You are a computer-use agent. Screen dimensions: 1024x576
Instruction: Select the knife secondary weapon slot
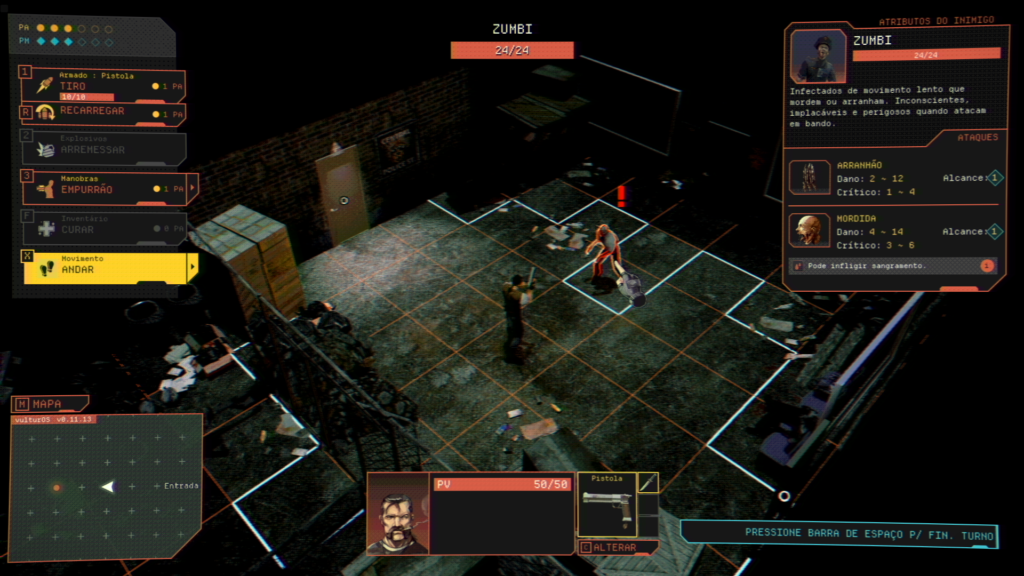pos(648,483)
